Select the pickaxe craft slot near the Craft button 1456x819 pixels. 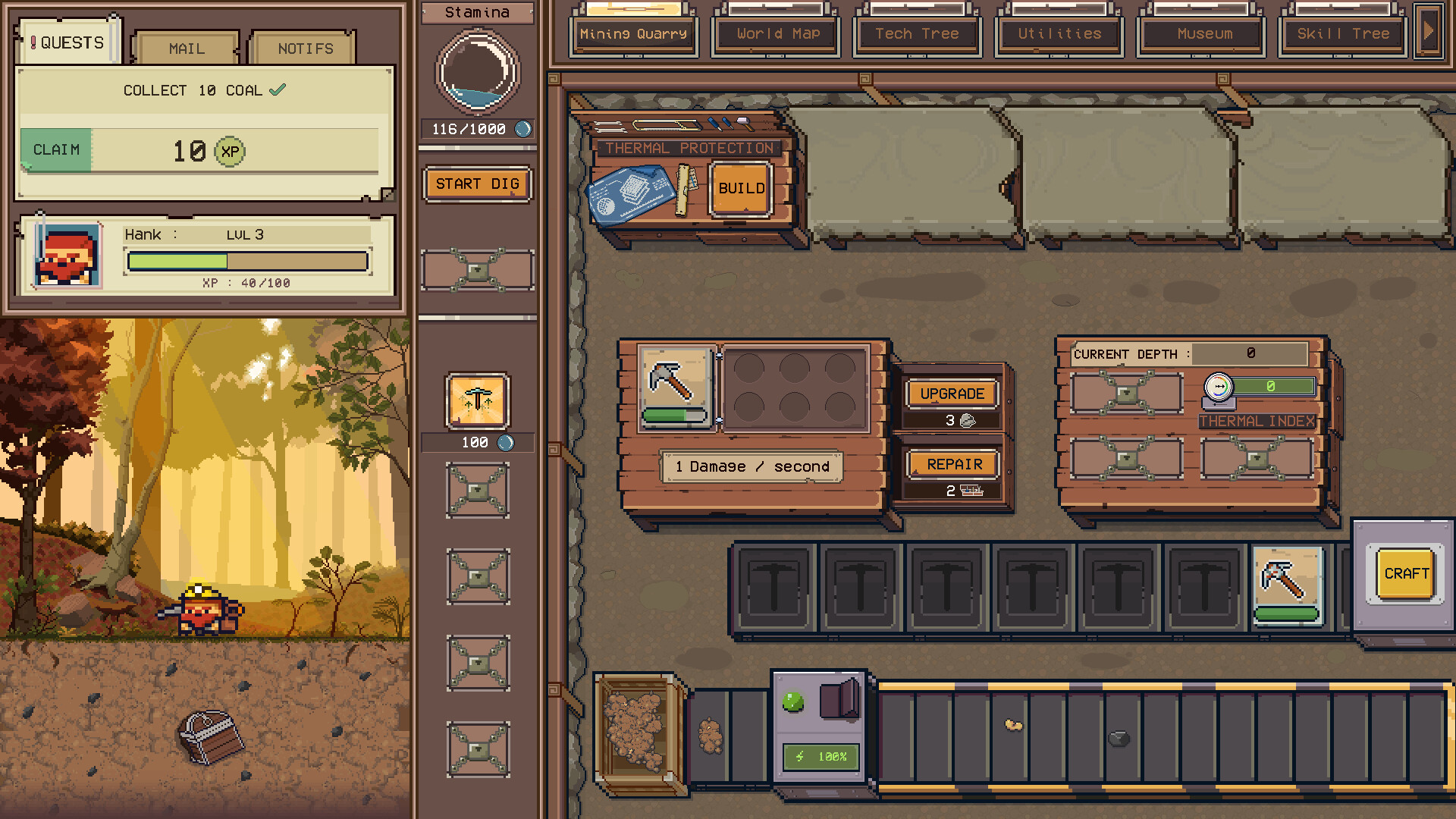tap(1287, 584)
